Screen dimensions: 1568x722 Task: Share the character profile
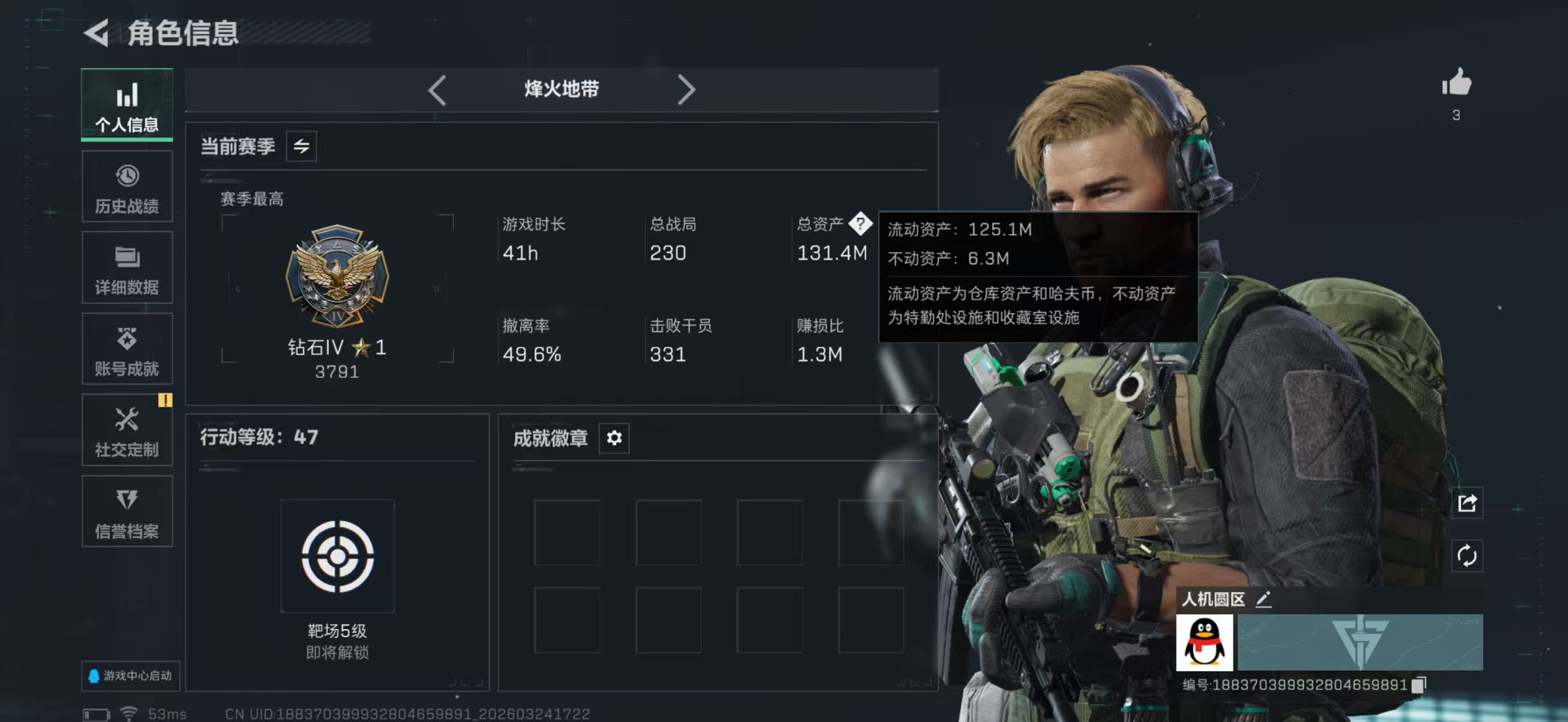point(1467,503)
